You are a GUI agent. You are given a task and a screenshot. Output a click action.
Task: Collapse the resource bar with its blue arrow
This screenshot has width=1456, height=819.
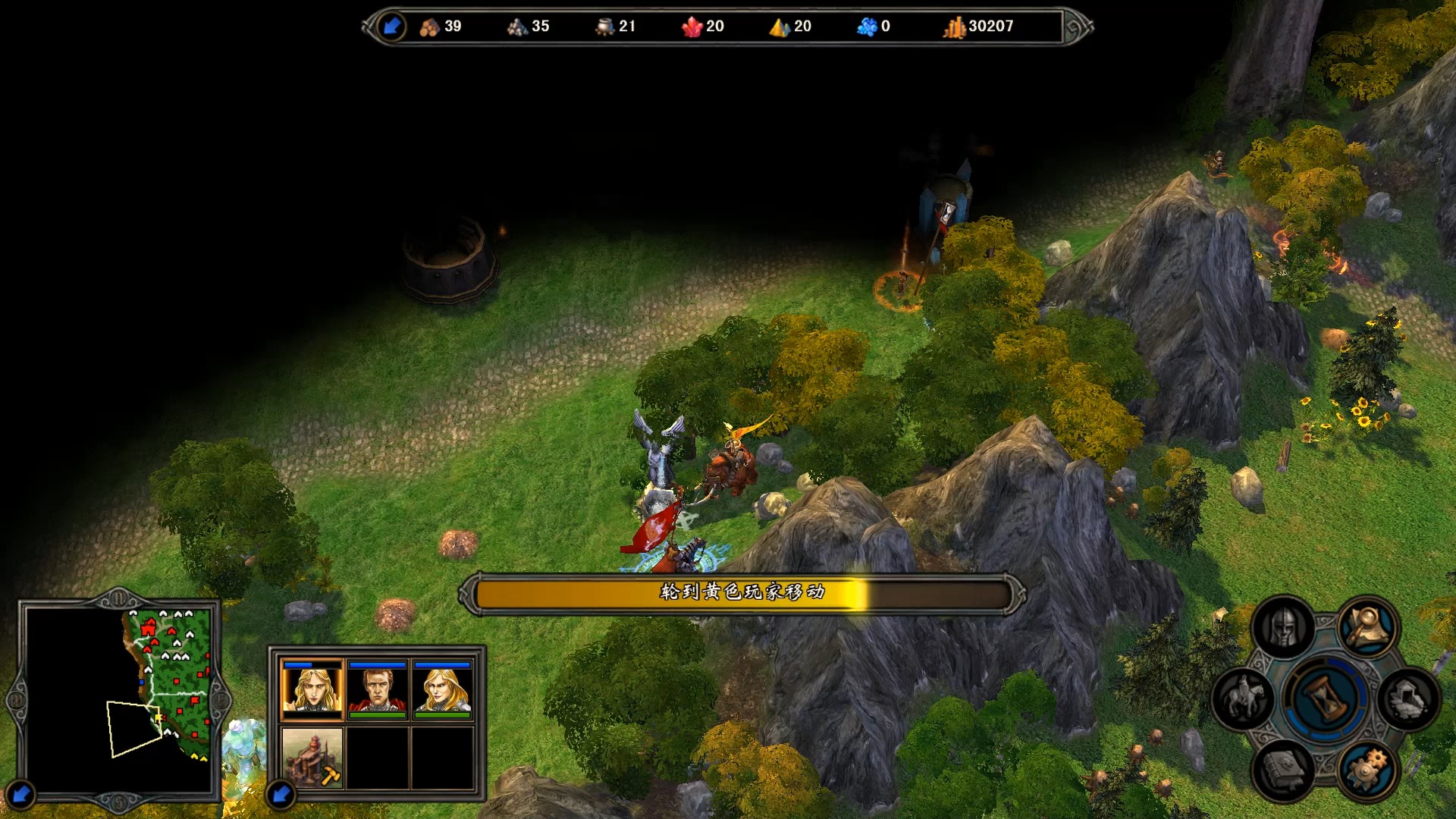(392, 27)
